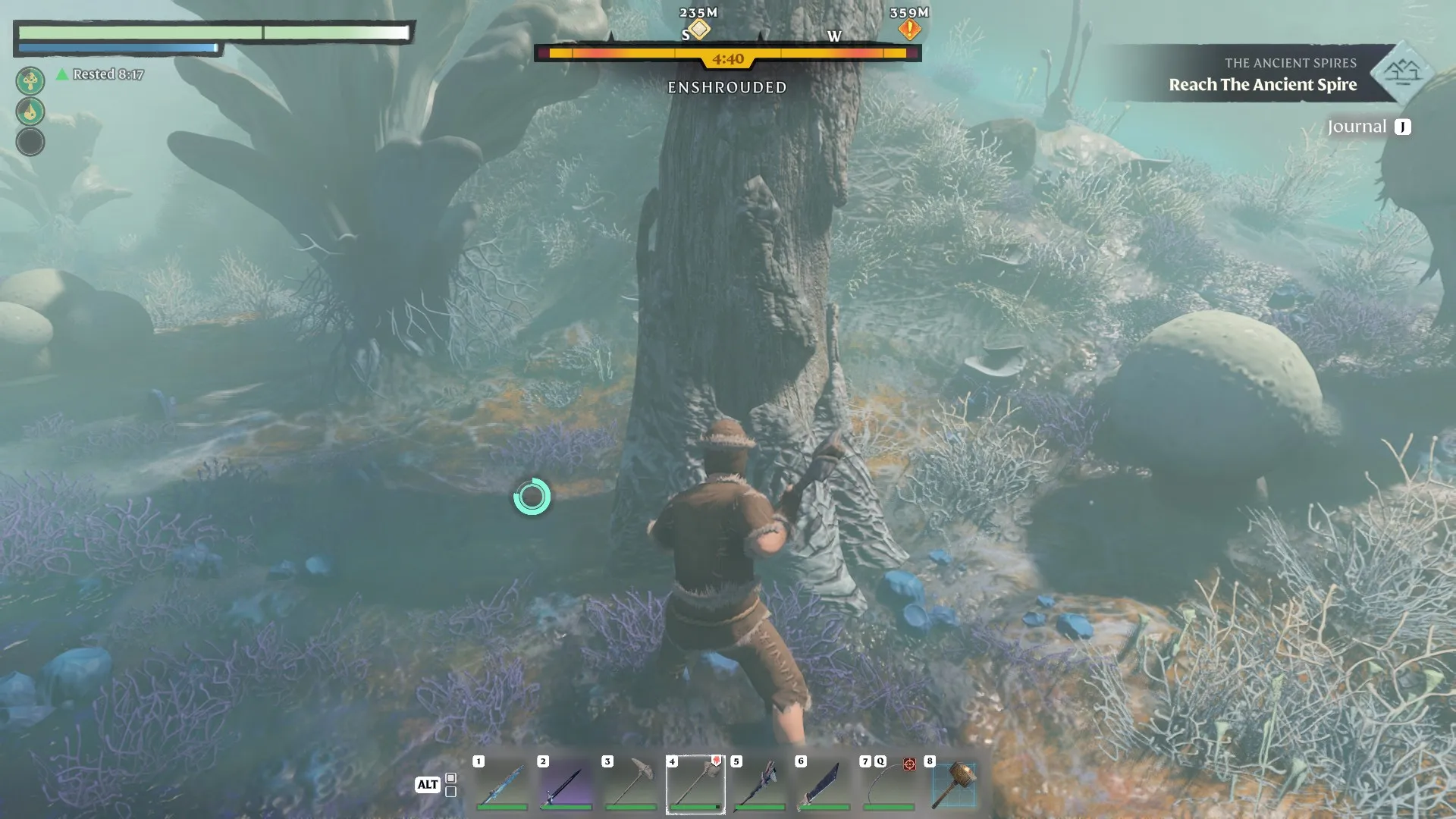The width and height of the screenshot is (1456, 819).
Task: Open the Journal
Action: pyautogui.click(x=1368, y=127)
